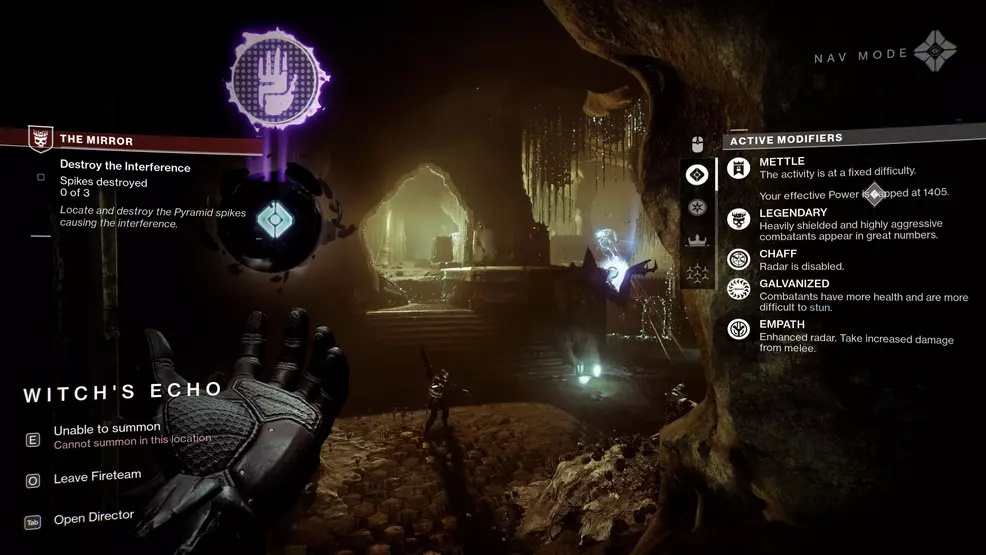The image size is (986, 555).
Task: View the Galvanized modifier icon
Action: (x=739, y=290)
